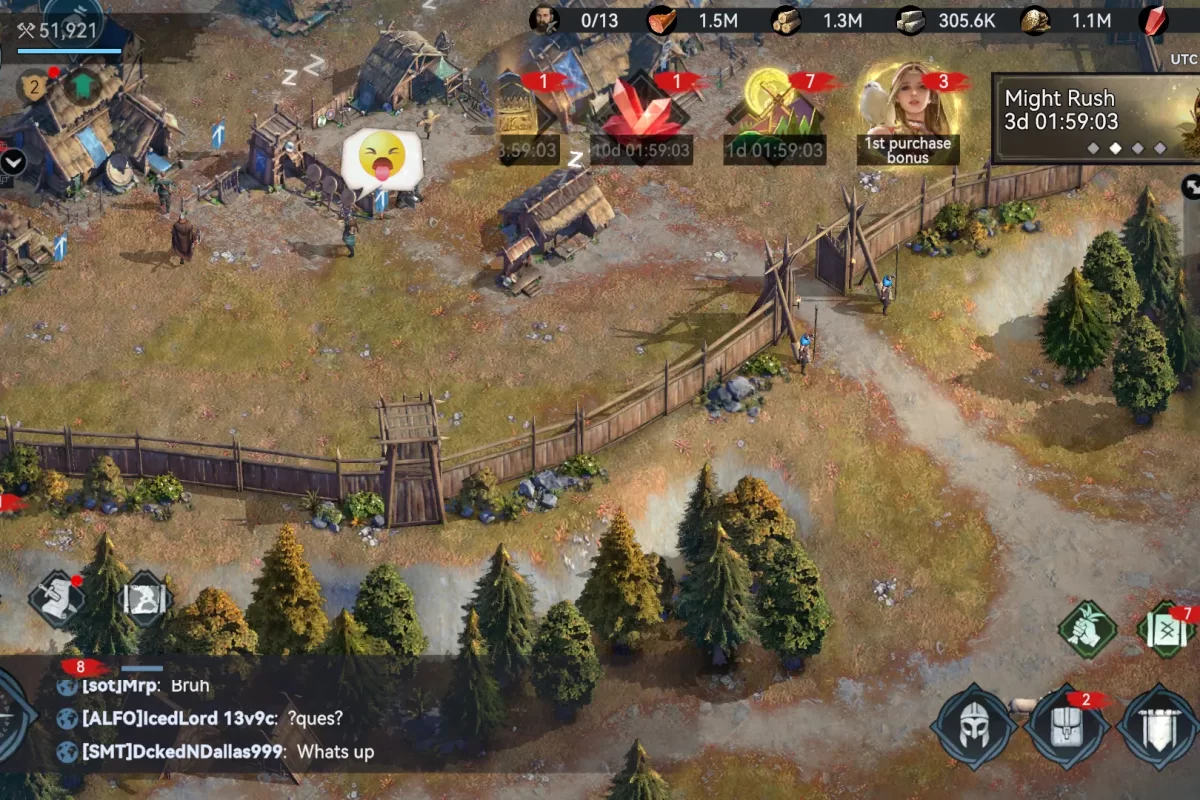1200x800 pixels.
Task: Open the rune scroll icon
Action: point(1168,630)
